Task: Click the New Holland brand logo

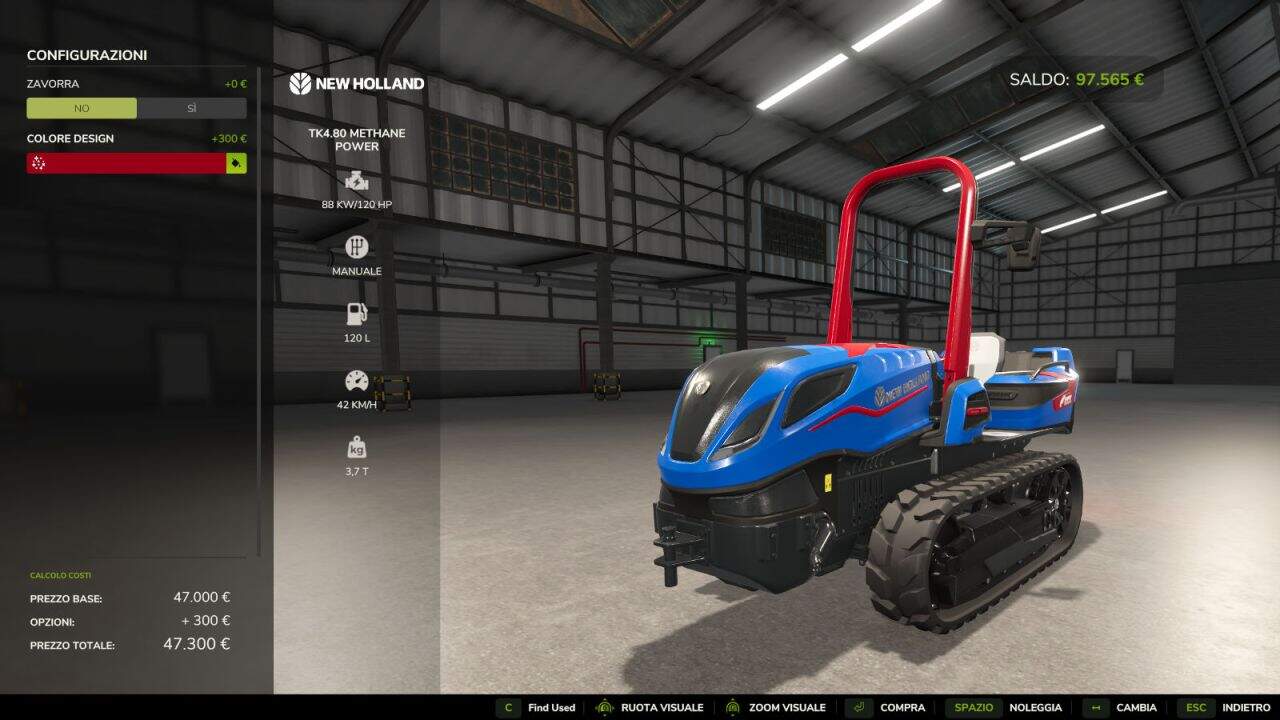Action: click(x=356, y=84)
